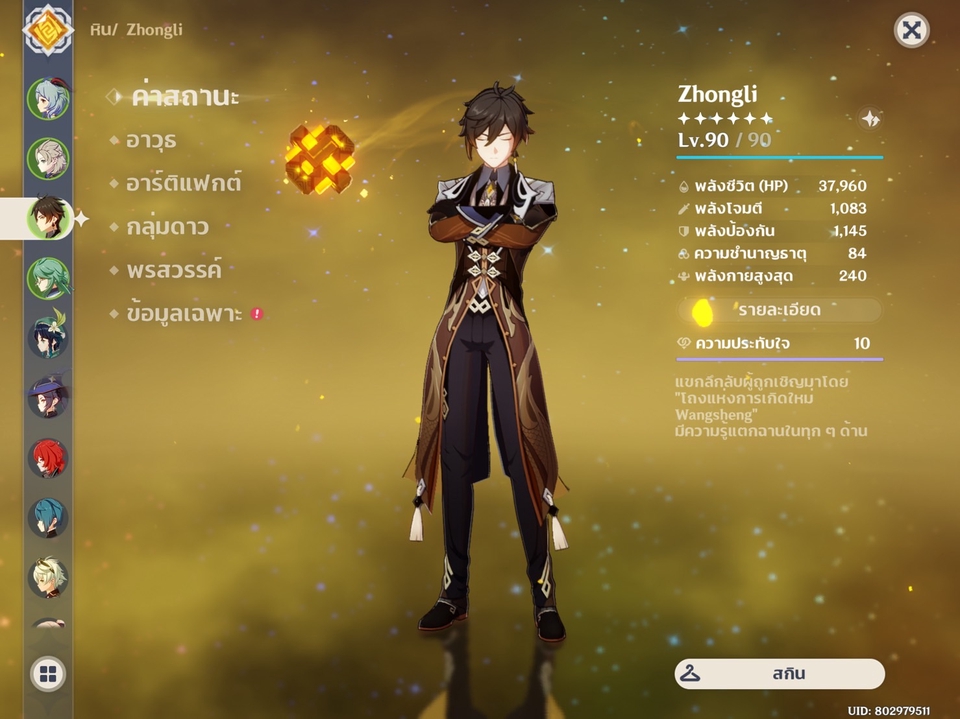Open the weapon menu entry (อาวุธ)
The image size is (960, 719).
click(x=151, y=140)
